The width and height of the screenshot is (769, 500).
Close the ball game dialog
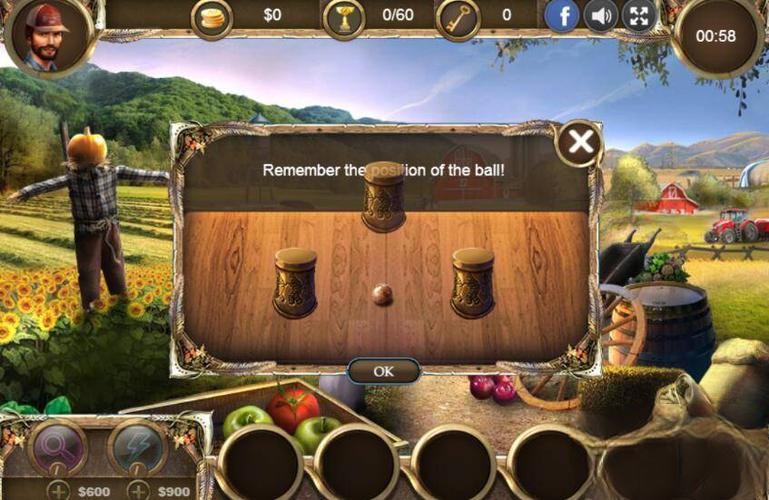point(579,143)
